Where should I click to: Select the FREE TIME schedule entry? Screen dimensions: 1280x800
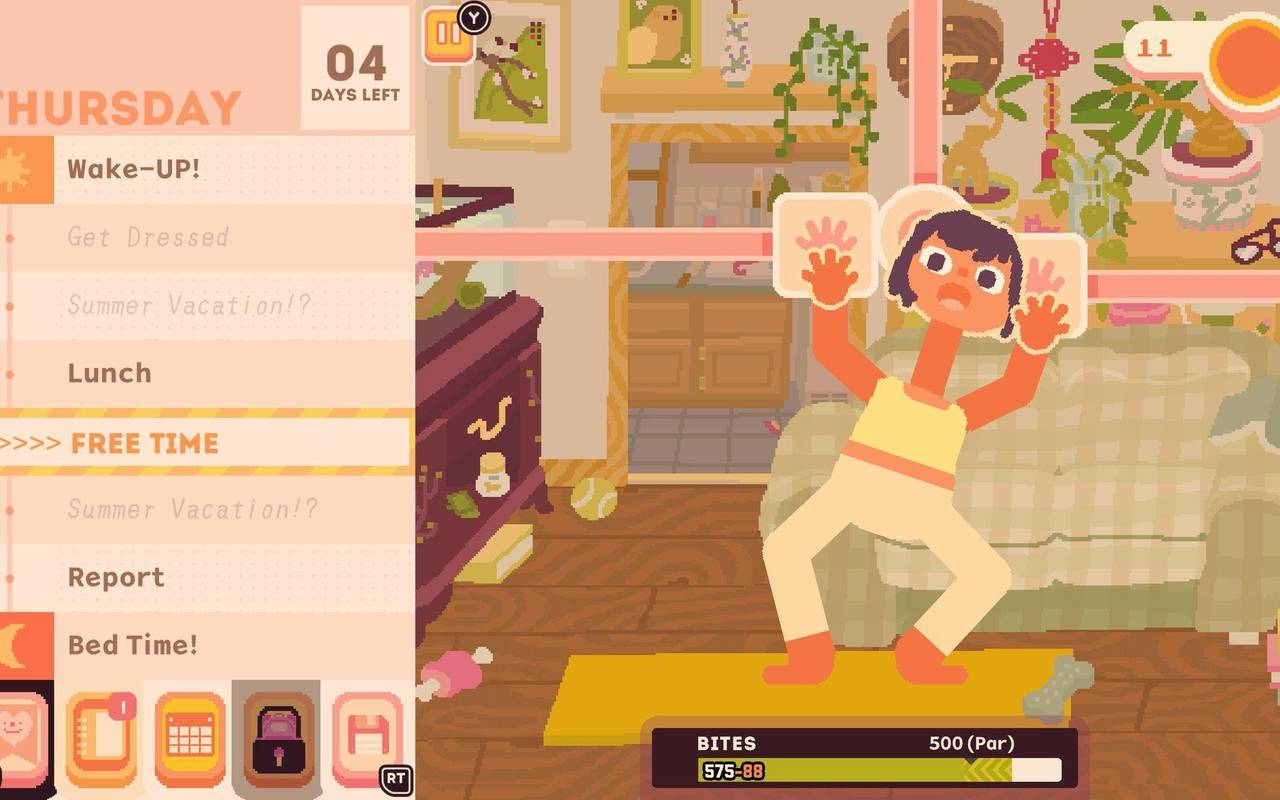pos(141,442)
